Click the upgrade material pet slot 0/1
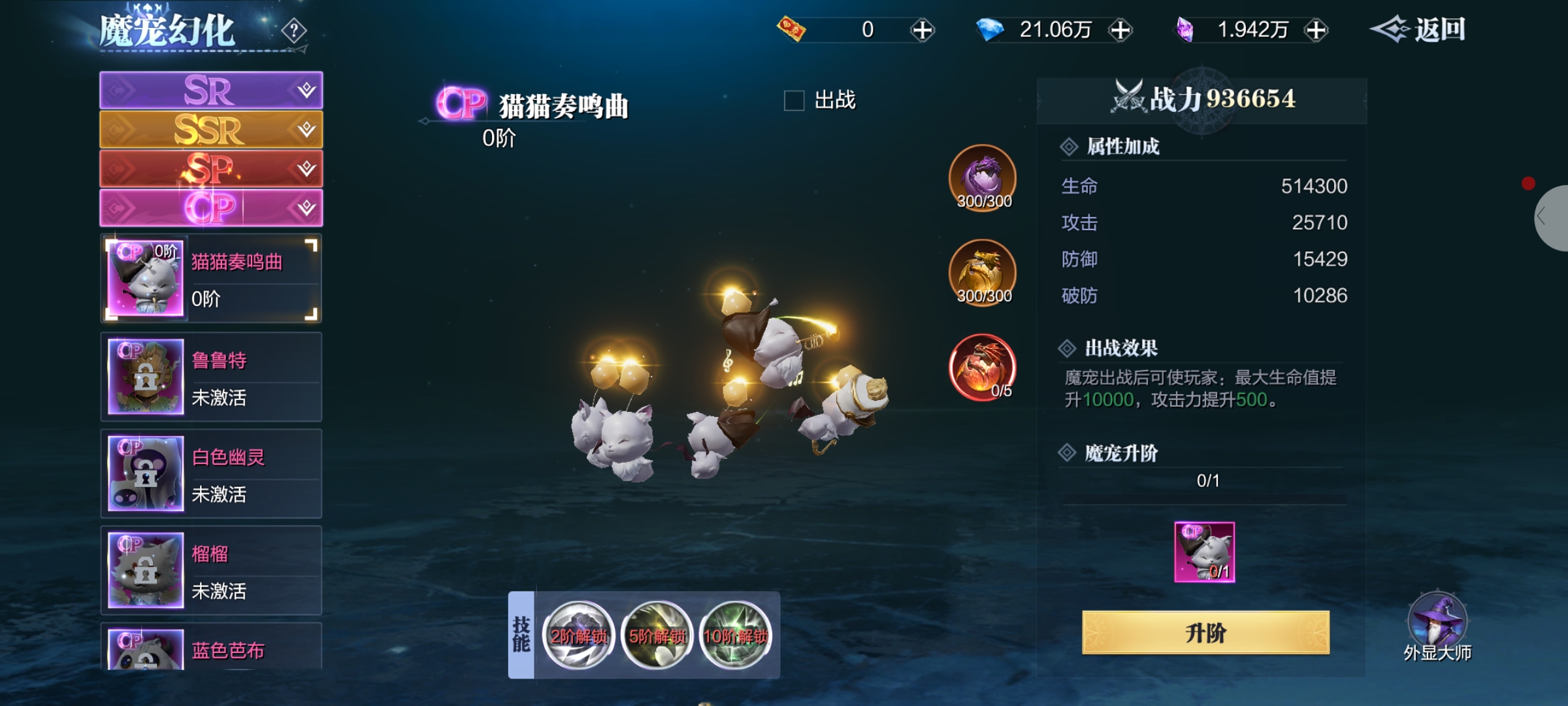This screenshot has height=706, width=1568. (1204, 552)
